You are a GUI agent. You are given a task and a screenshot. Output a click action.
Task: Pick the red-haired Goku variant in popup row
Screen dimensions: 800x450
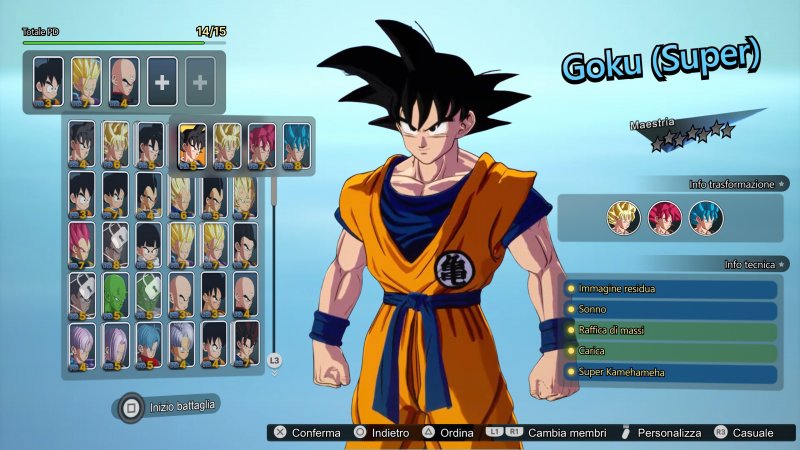click(x=261, y=144)
